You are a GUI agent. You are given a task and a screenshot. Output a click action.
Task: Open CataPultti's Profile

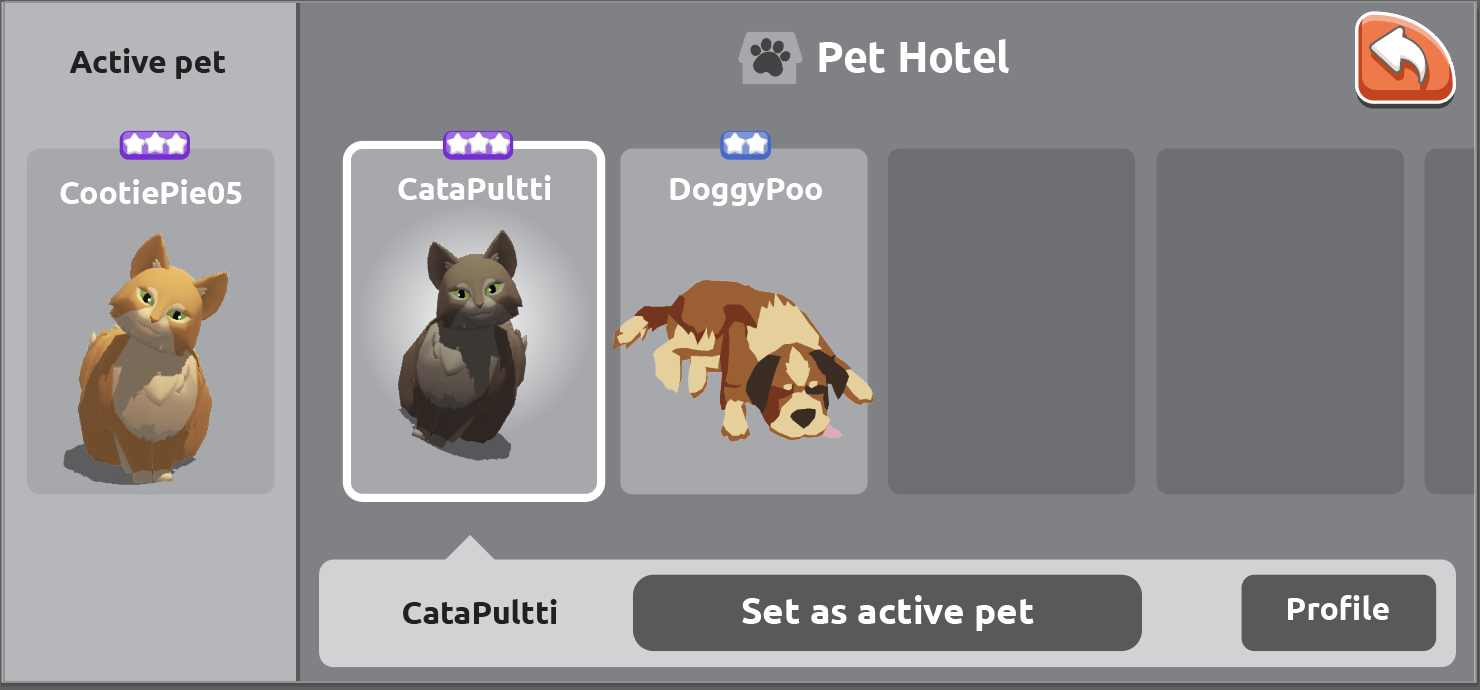[x=1337, y=612]
